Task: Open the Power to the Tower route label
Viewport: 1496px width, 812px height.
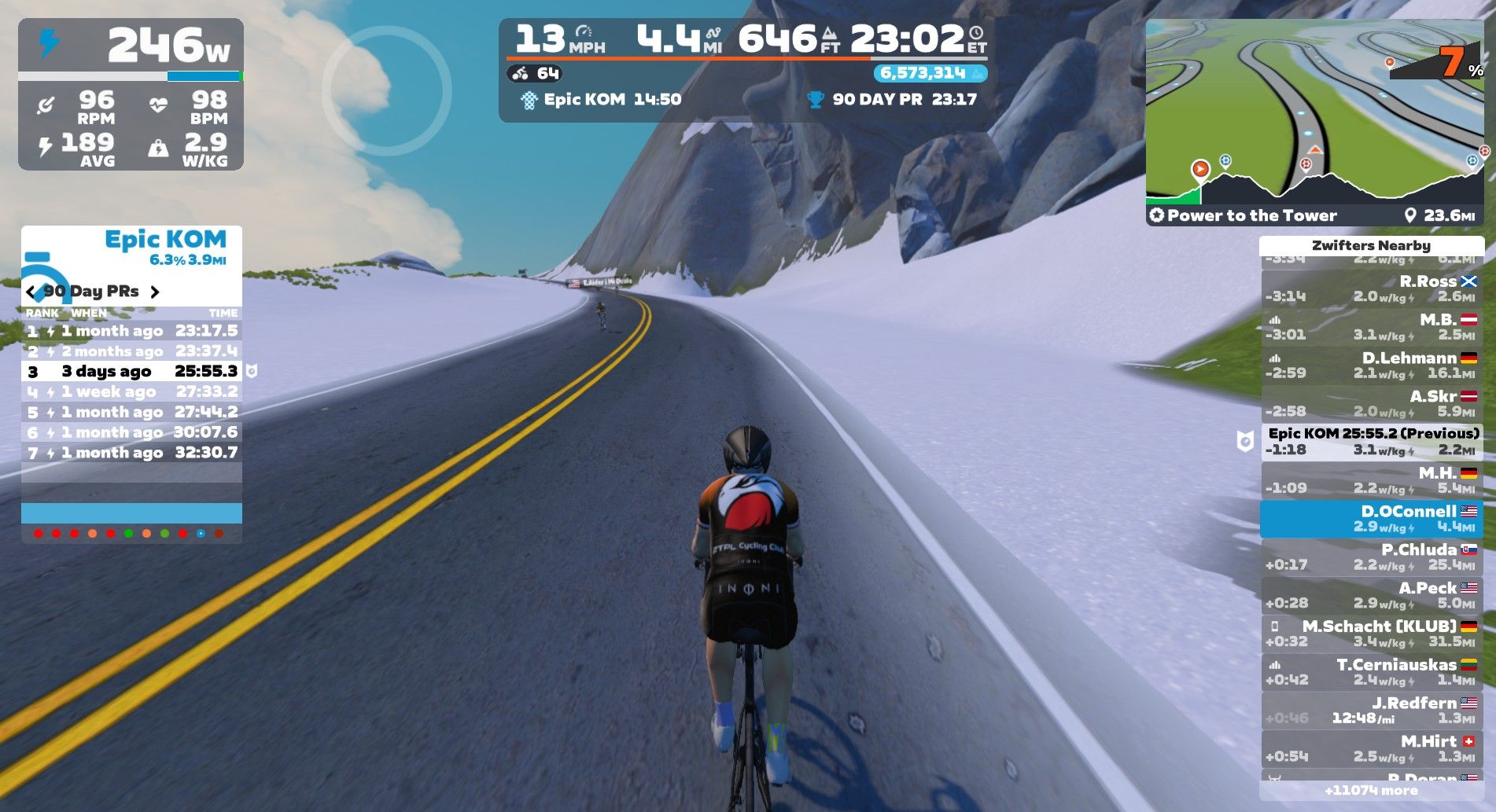Action: (1251, 215)
